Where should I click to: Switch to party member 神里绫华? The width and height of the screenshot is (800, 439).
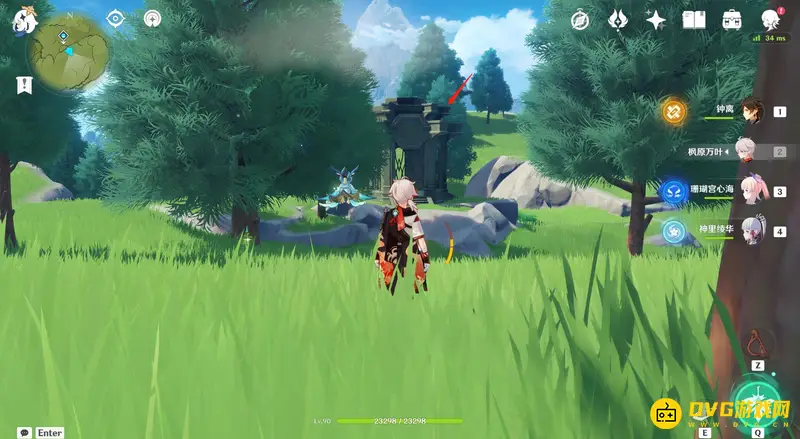750,231
